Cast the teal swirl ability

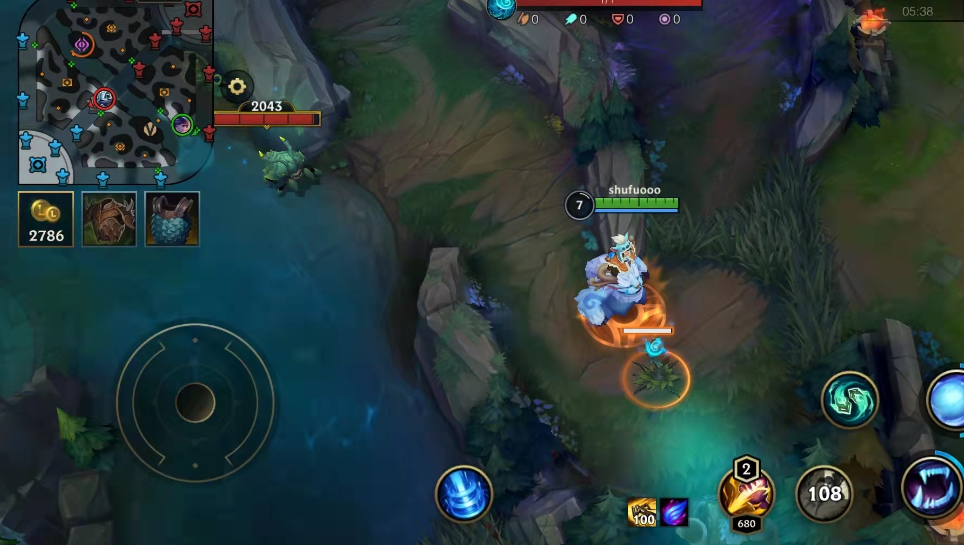coord(850,400)
